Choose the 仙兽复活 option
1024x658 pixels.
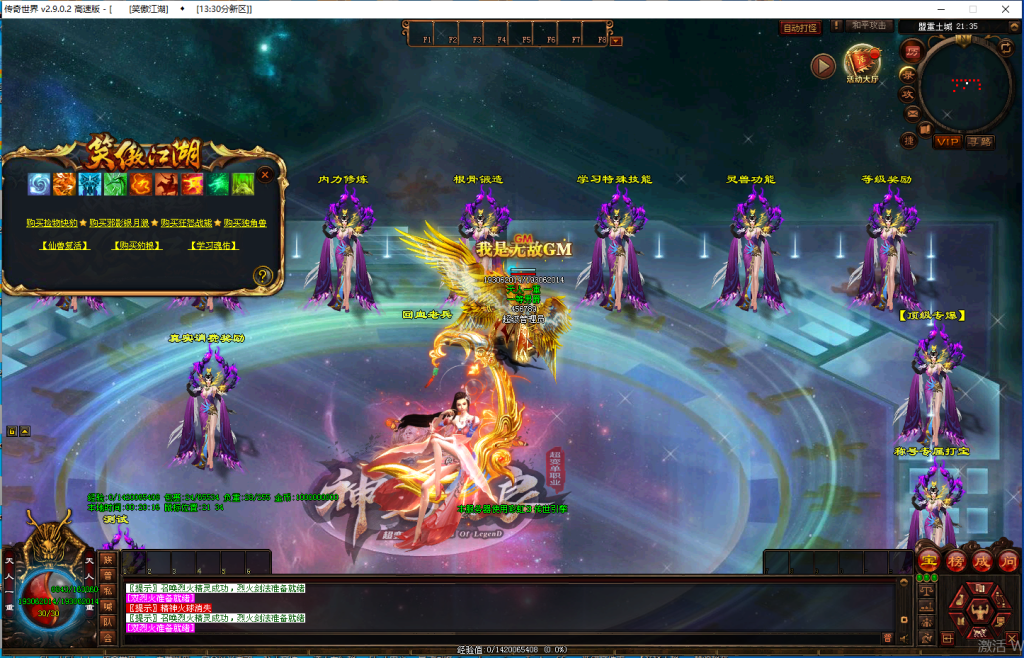[63, 245]
